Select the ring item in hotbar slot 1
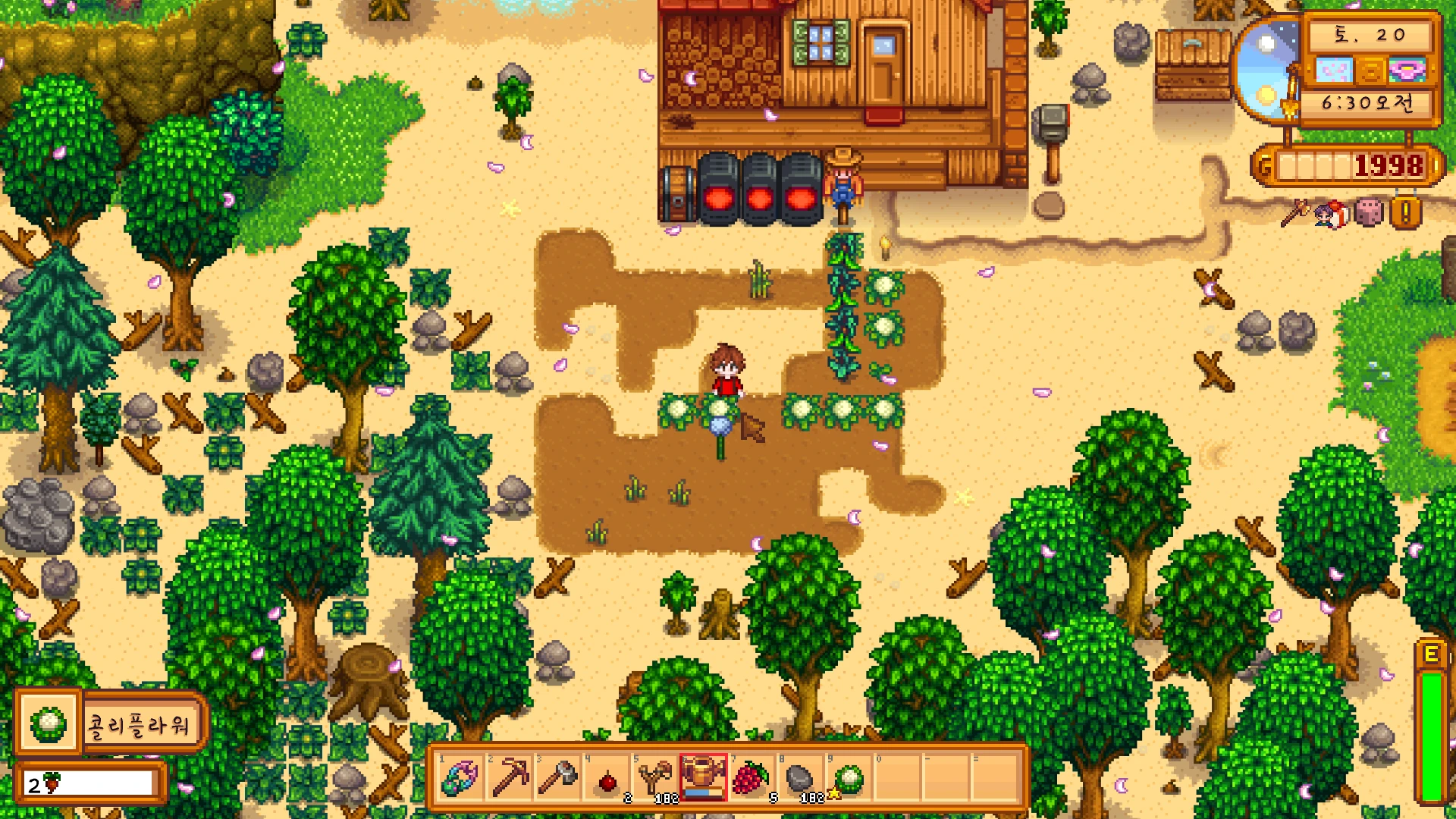Viewport: 1456px width, 819px height. [x=460, y=777]
